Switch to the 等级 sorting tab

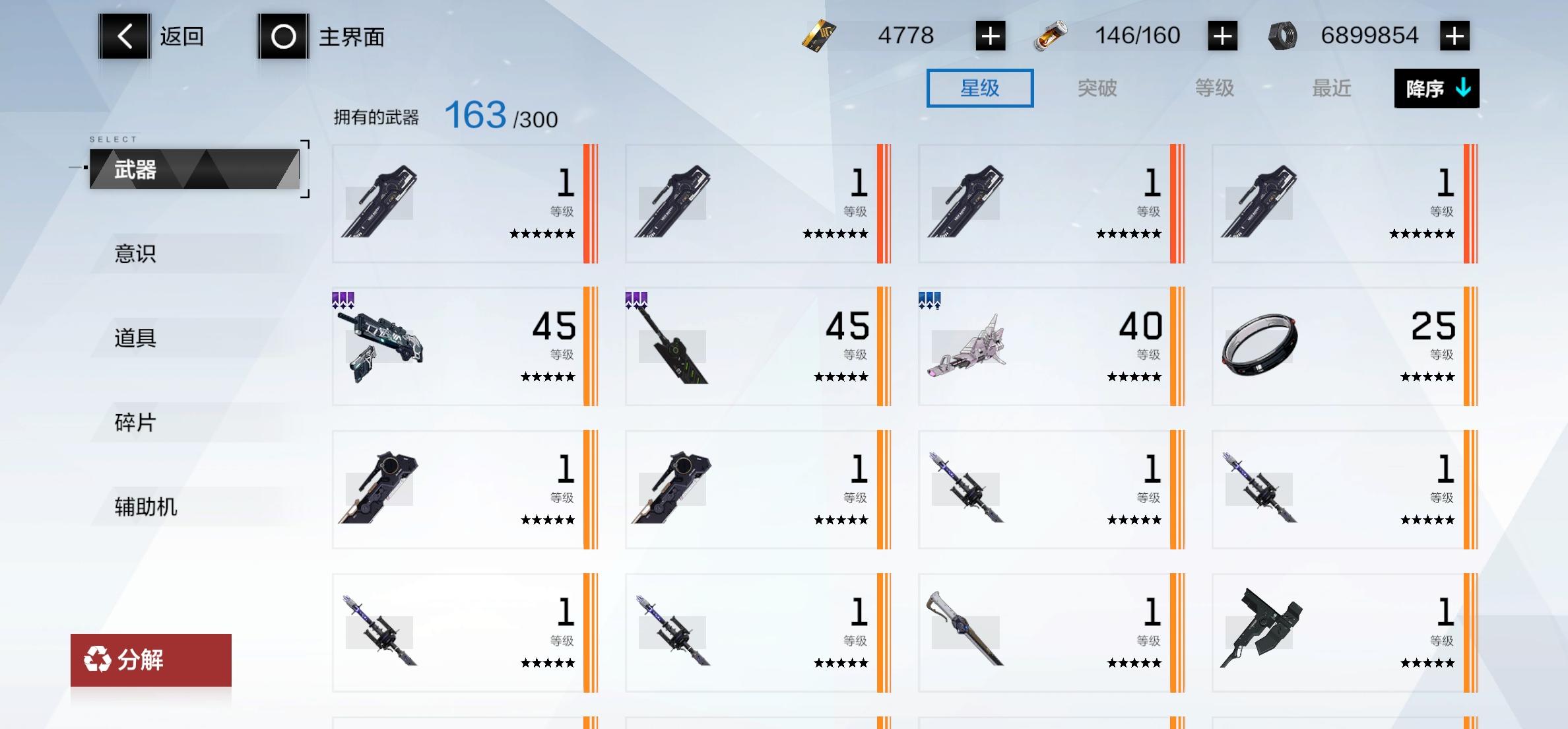1214,88
